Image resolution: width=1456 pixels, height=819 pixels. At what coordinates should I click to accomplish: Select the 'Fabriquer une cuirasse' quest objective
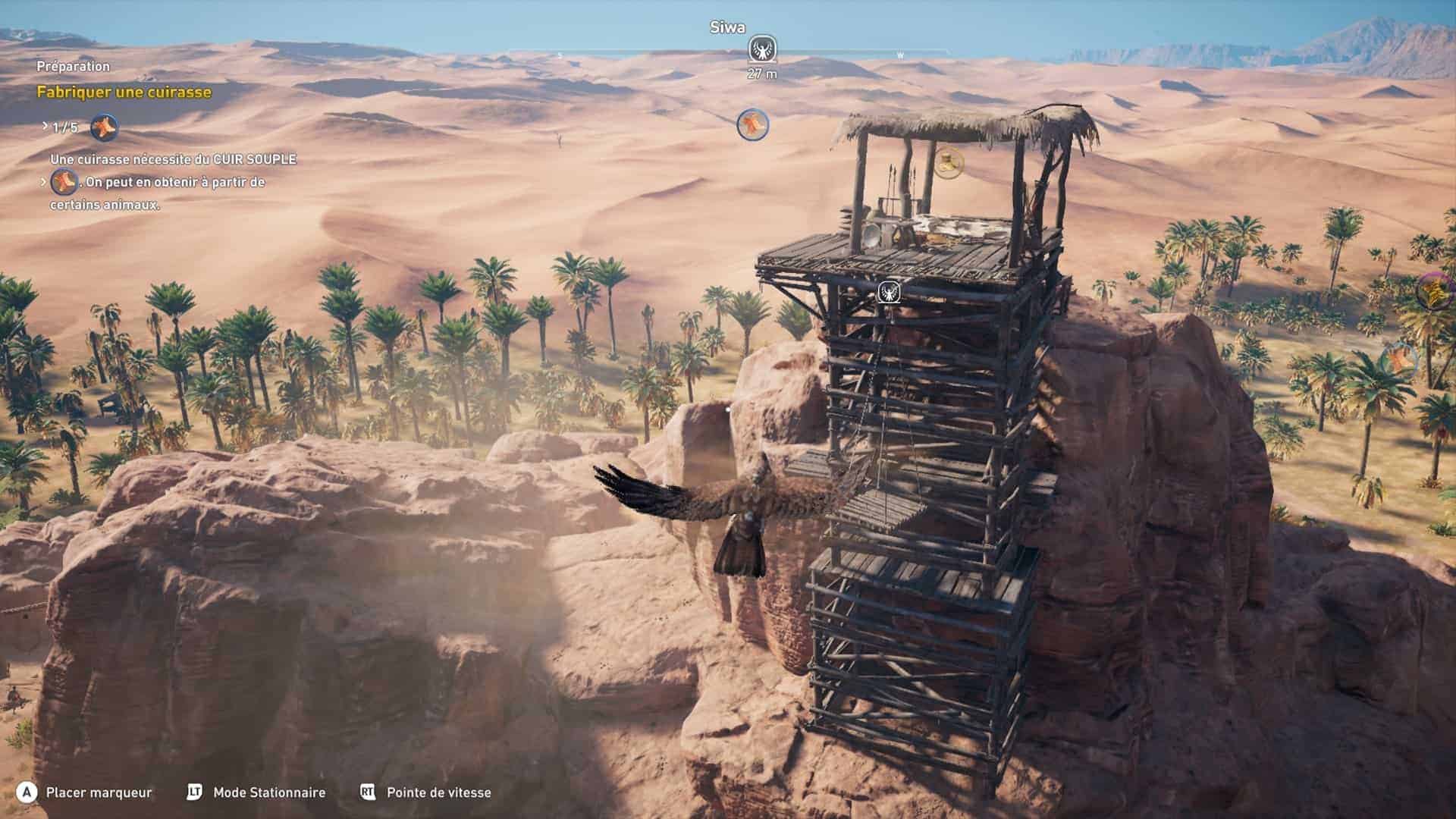pyautogui.click(x=124, y=93)
